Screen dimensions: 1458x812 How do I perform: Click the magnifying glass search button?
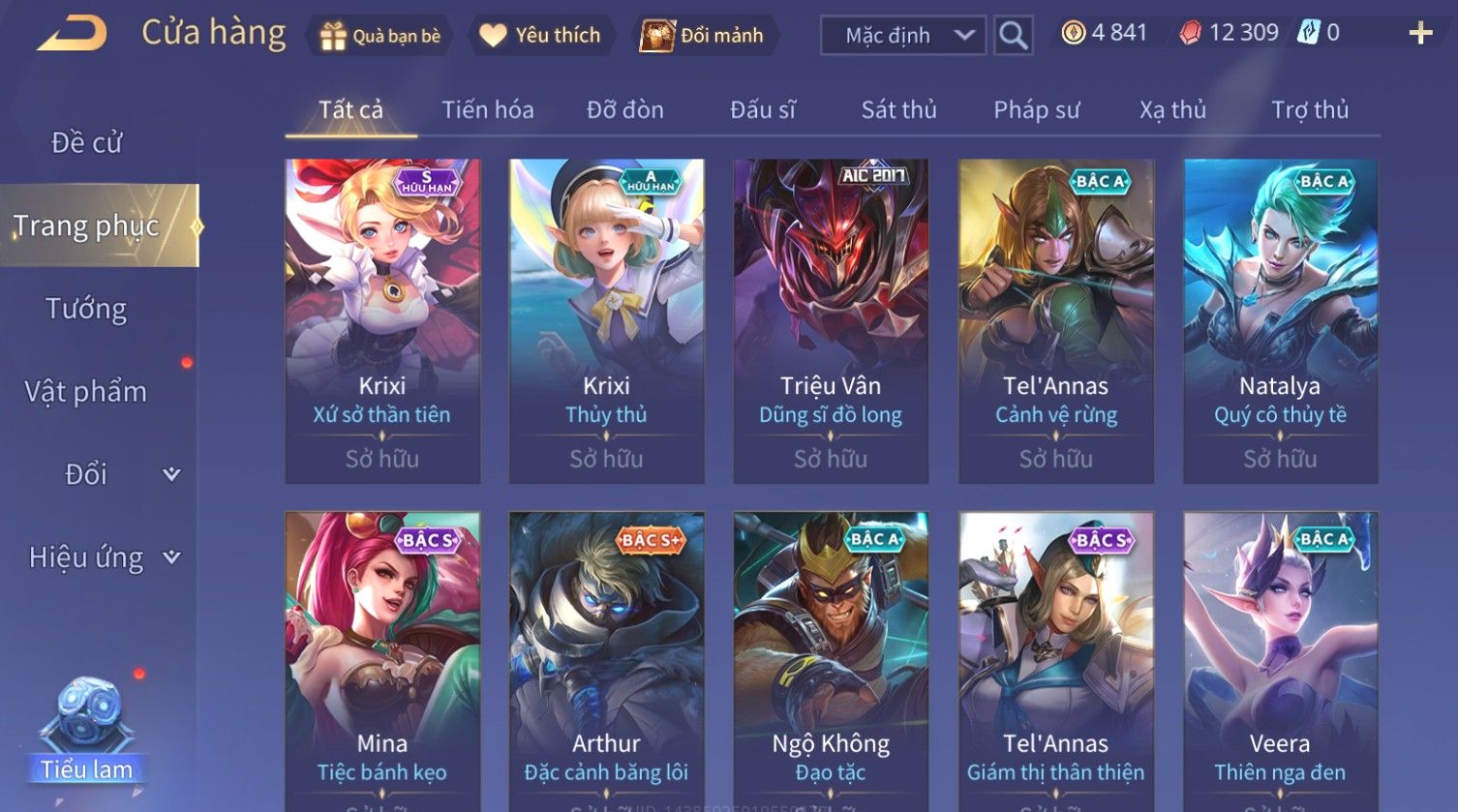point(1013,36)
